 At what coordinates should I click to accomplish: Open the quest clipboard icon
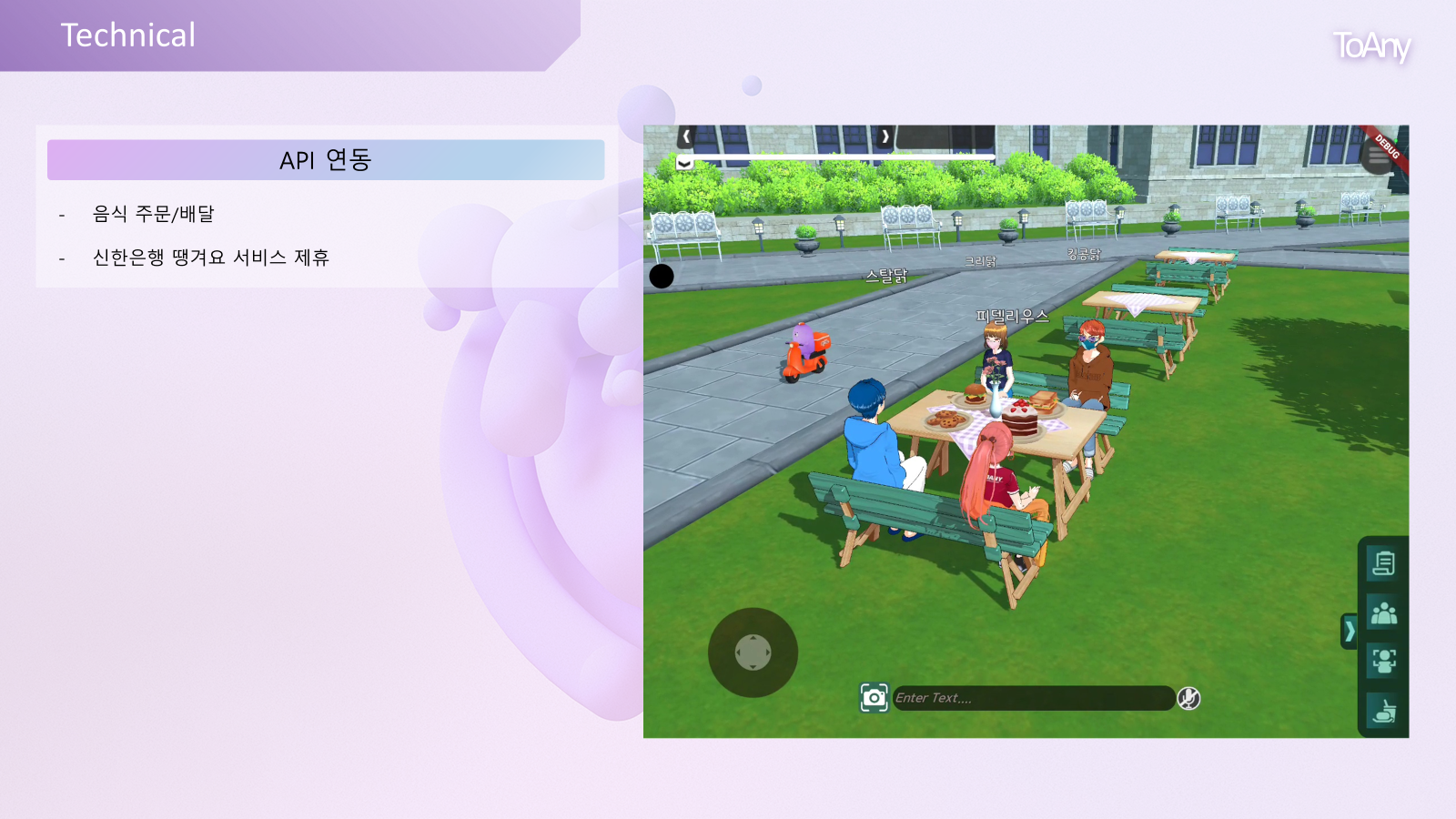tap(1383, 562)
